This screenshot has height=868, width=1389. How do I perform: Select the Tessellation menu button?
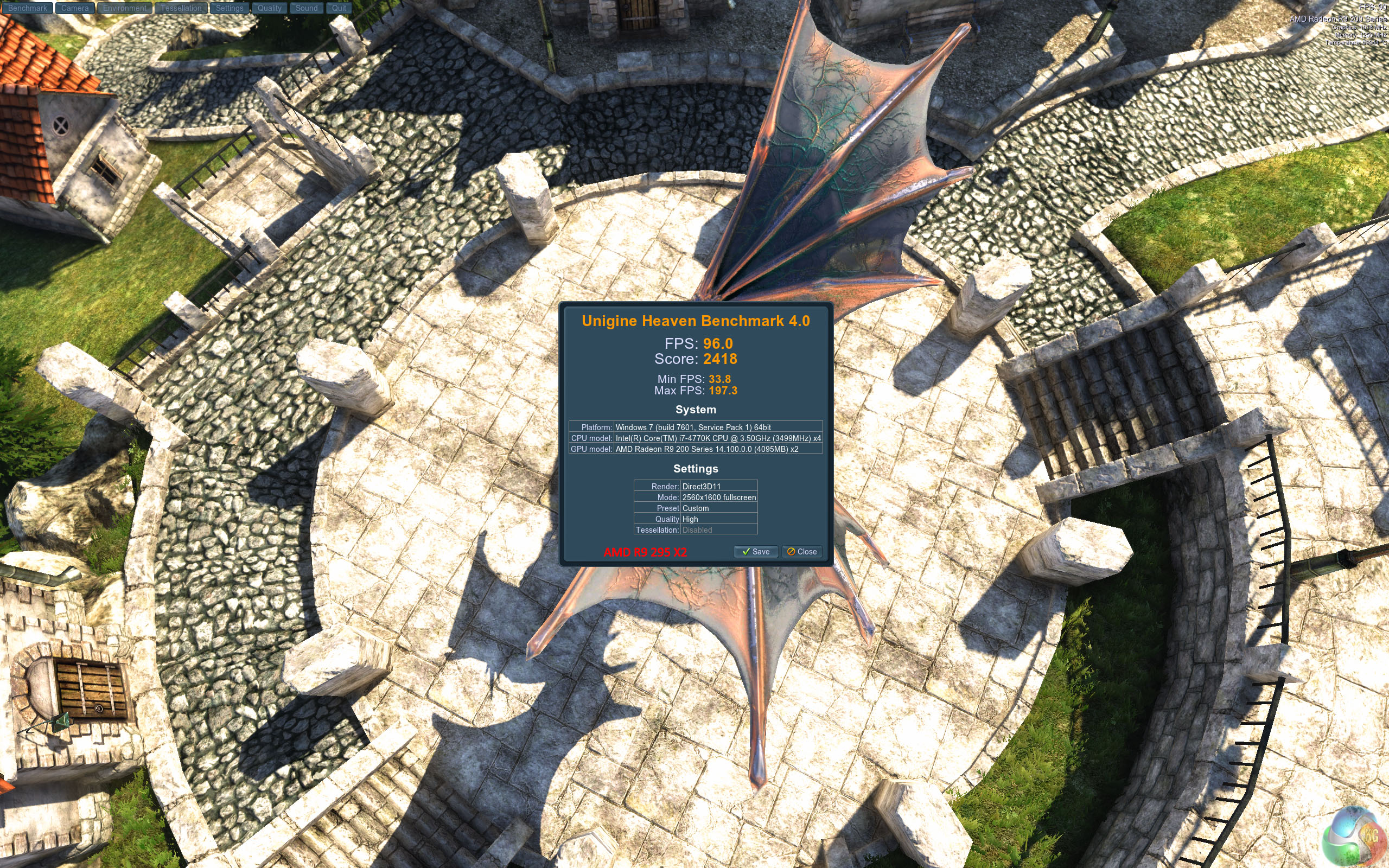pos(181,8)
